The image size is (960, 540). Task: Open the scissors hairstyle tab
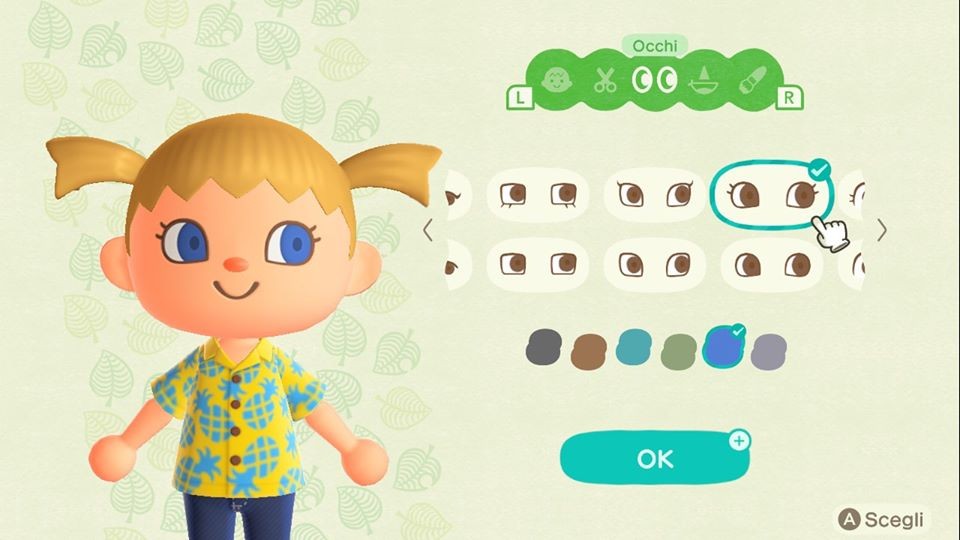[605, 81]
